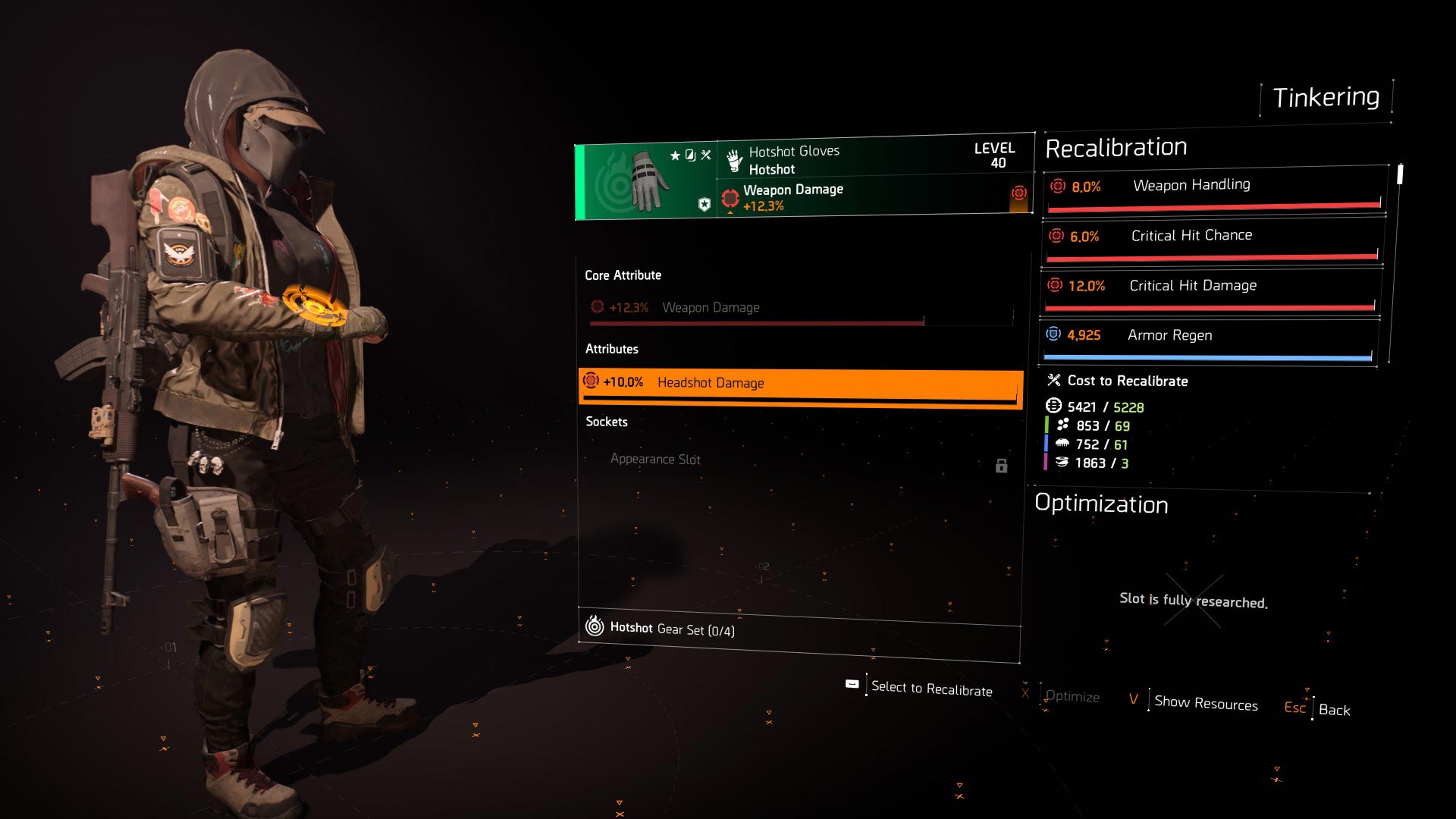The height and width of the screenshot is (819, 1456).
Task: Click Back to exit Tinkering
Action: [1333, 710]
